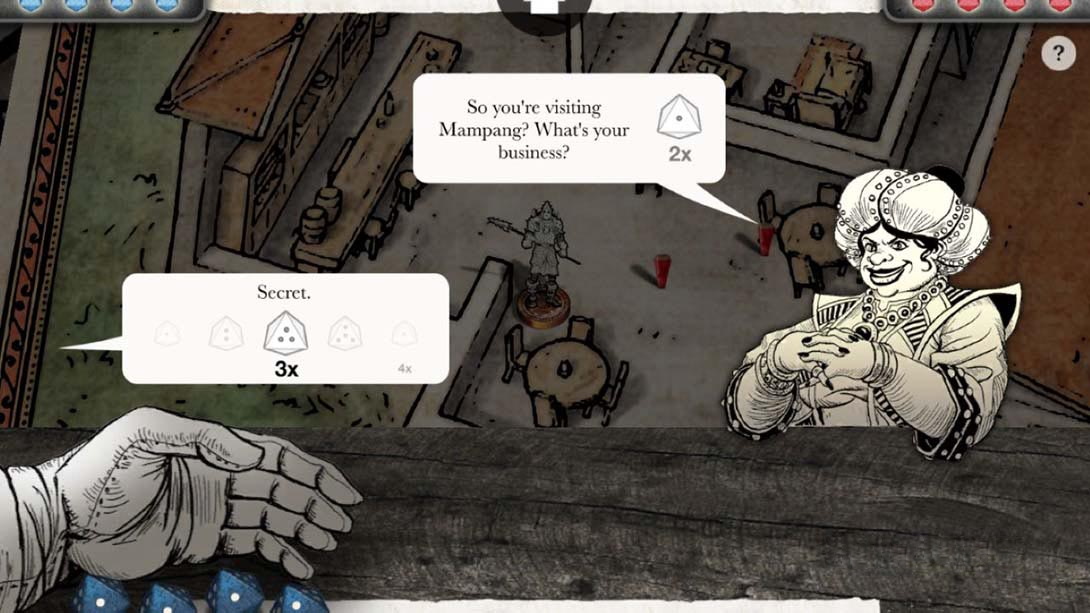
Task: Open the question mark help button
Action: point(1058,53)
